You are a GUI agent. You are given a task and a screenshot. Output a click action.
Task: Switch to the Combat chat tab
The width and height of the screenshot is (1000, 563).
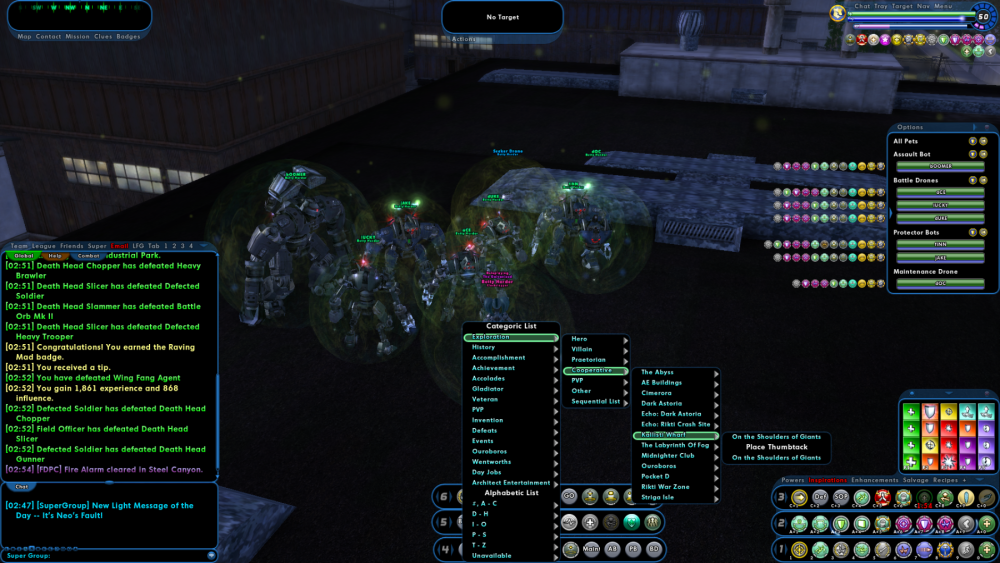pyautogui.click(x=89, y=256)
